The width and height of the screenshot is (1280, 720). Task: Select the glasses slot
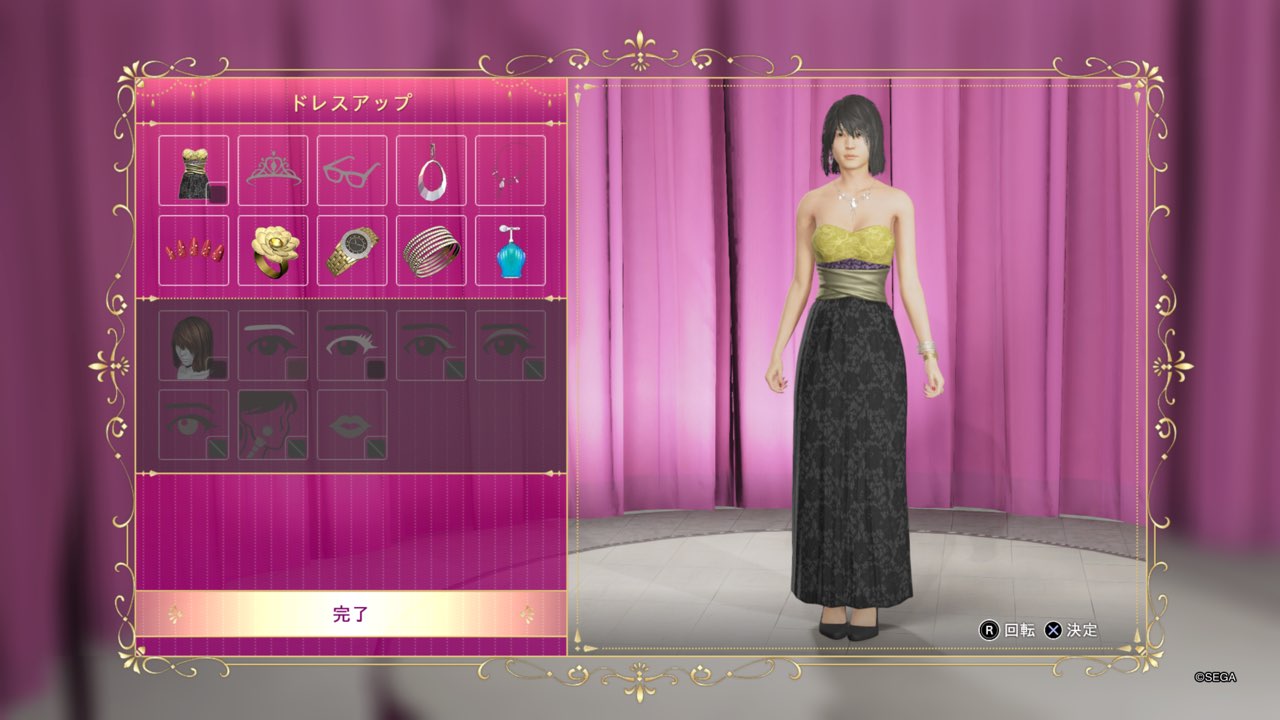[352, 171]
